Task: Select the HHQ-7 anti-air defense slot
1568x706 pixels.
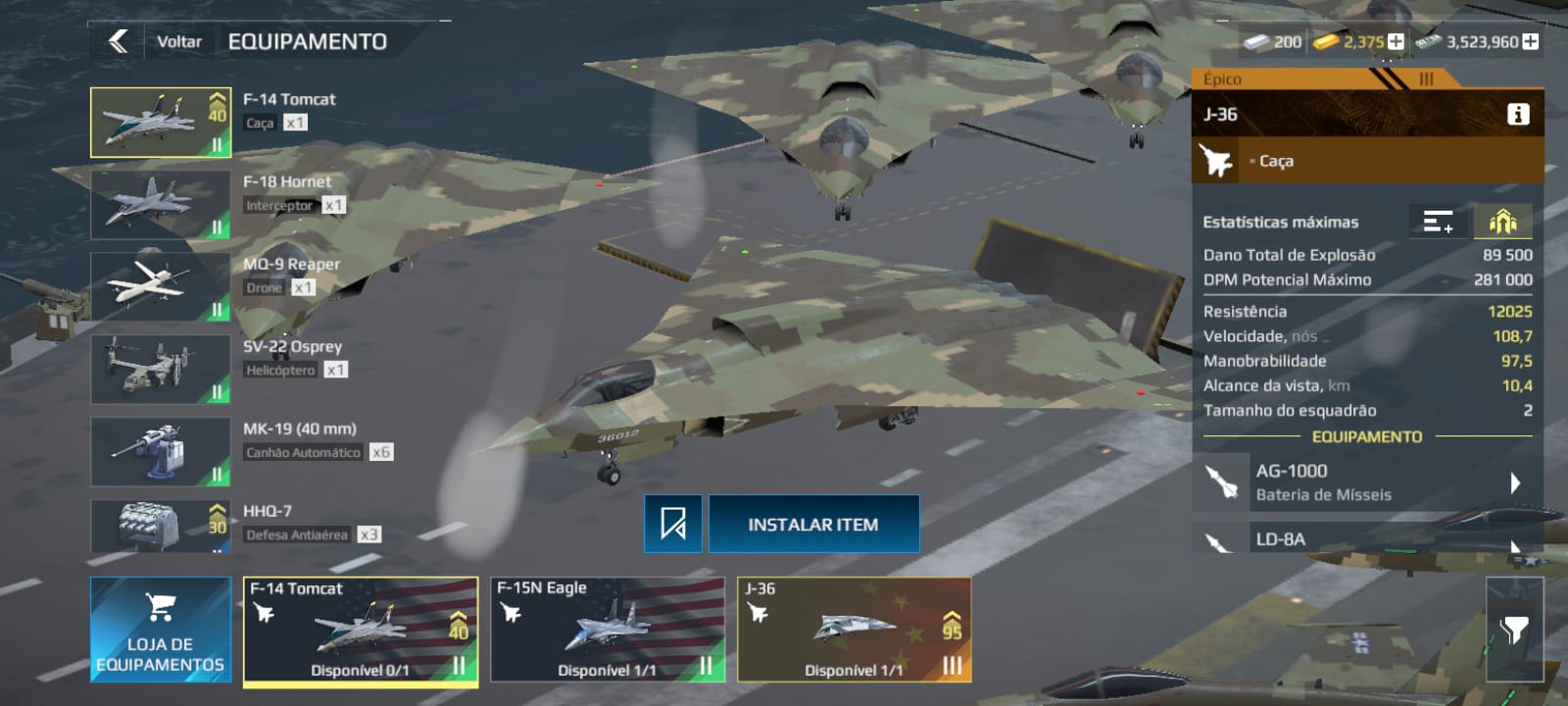Action: pyautogui.click(x=161, y=527)
